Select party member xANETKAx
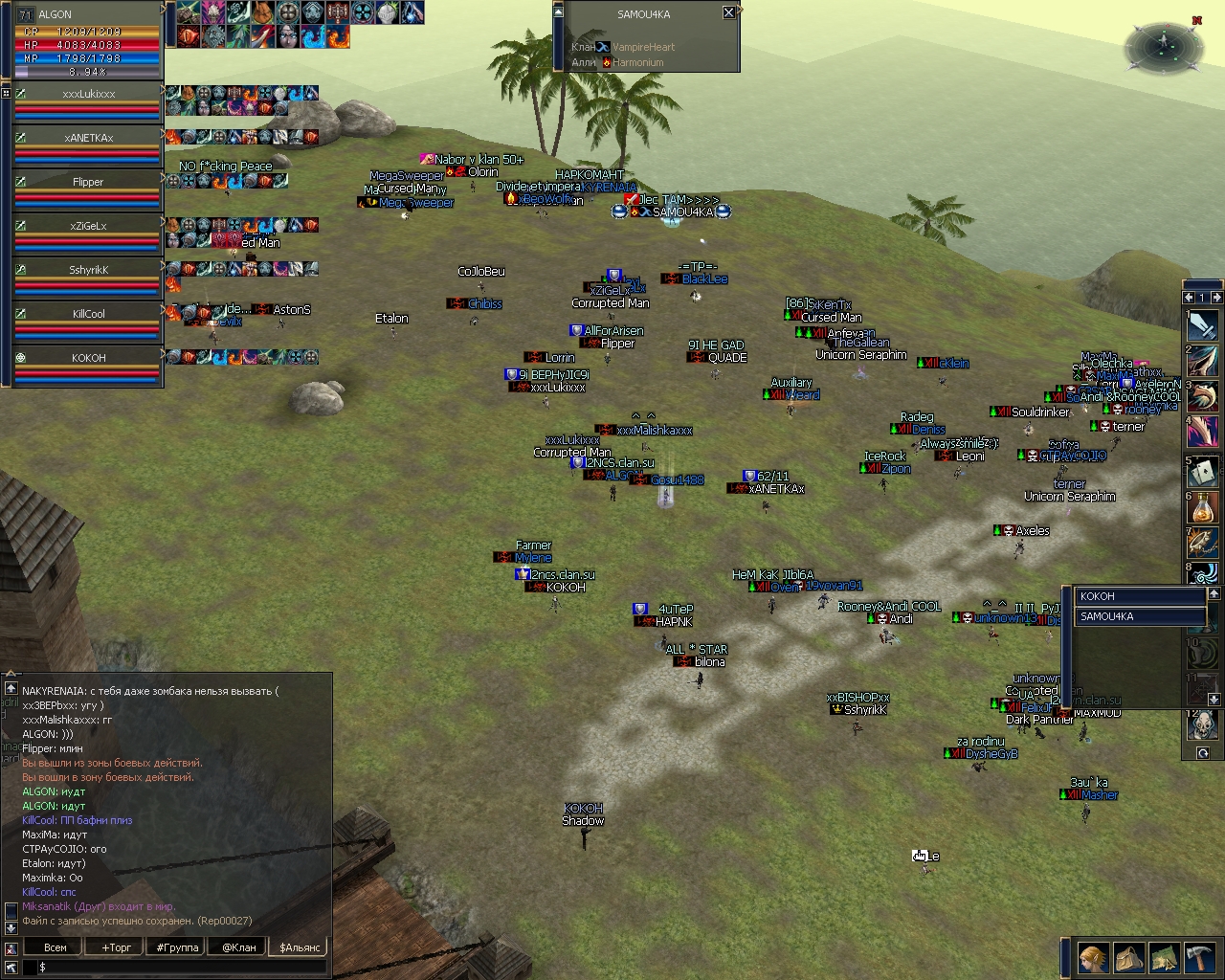Image resolution: width=1225 pixels, height=980 pixels. click(88, 138)
